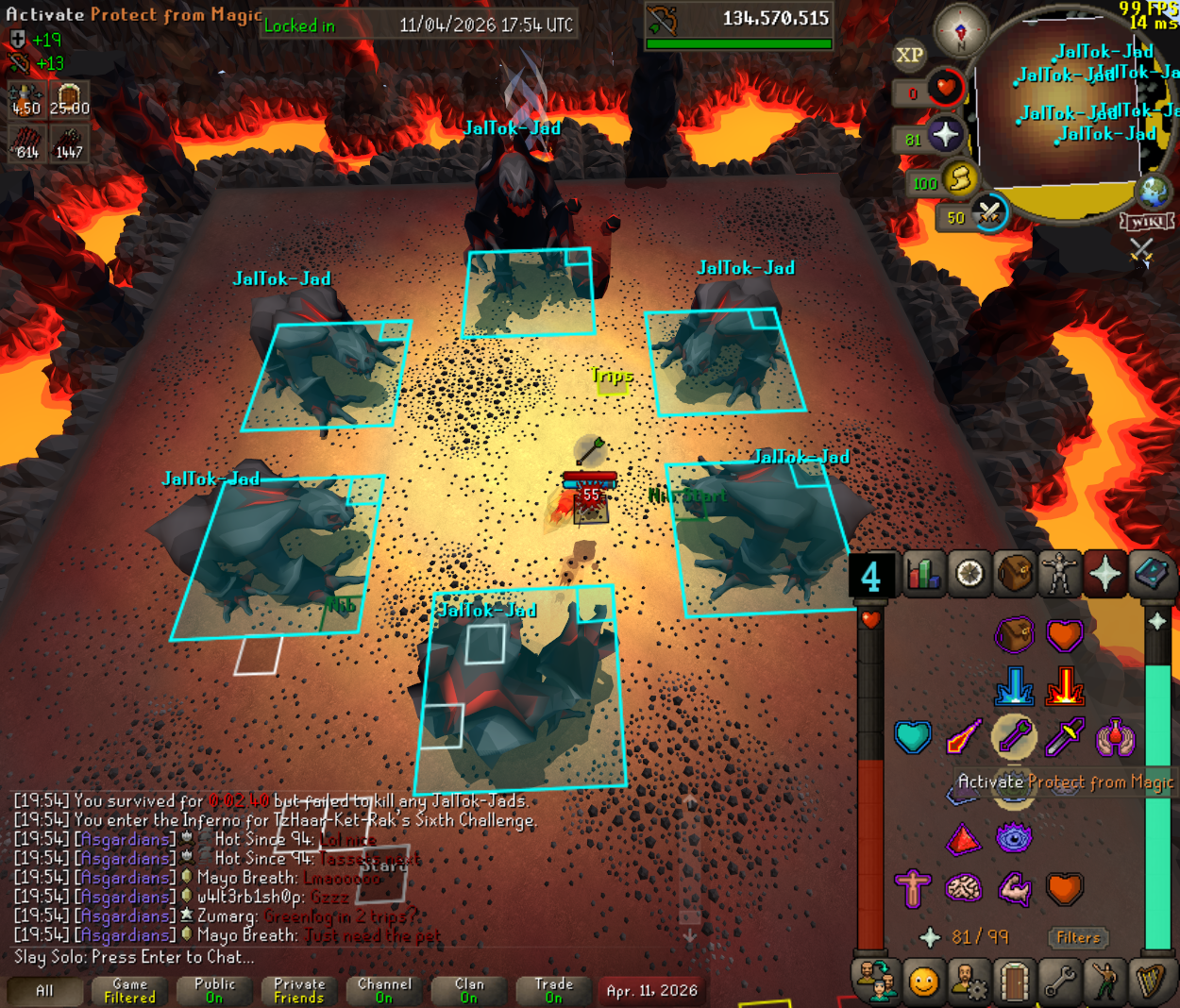1180x1008 pixels.
Task: Open the prayer Filters button
Action: point(1077,937)
